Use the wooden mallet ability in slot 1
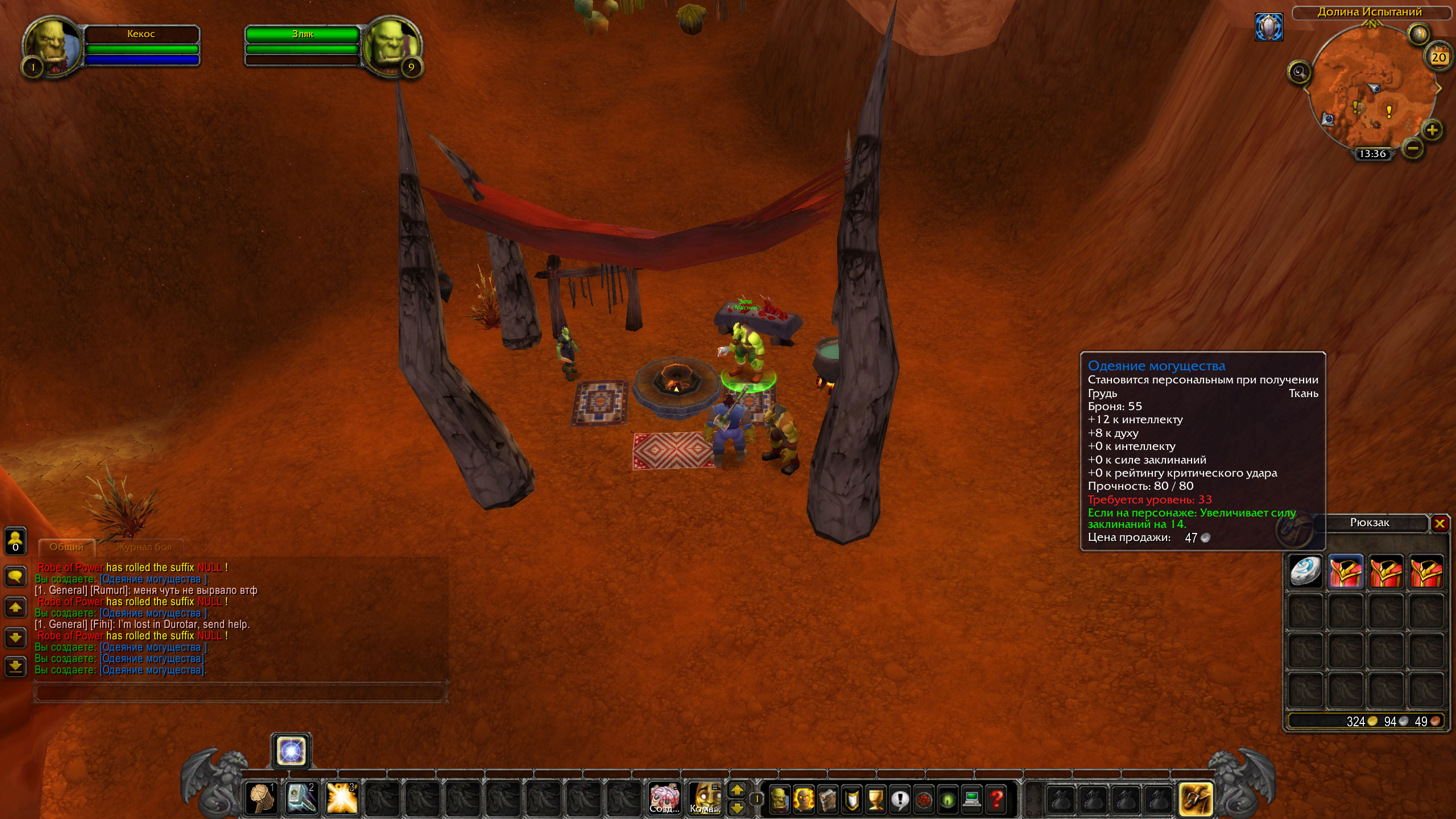 pos(262,798)
